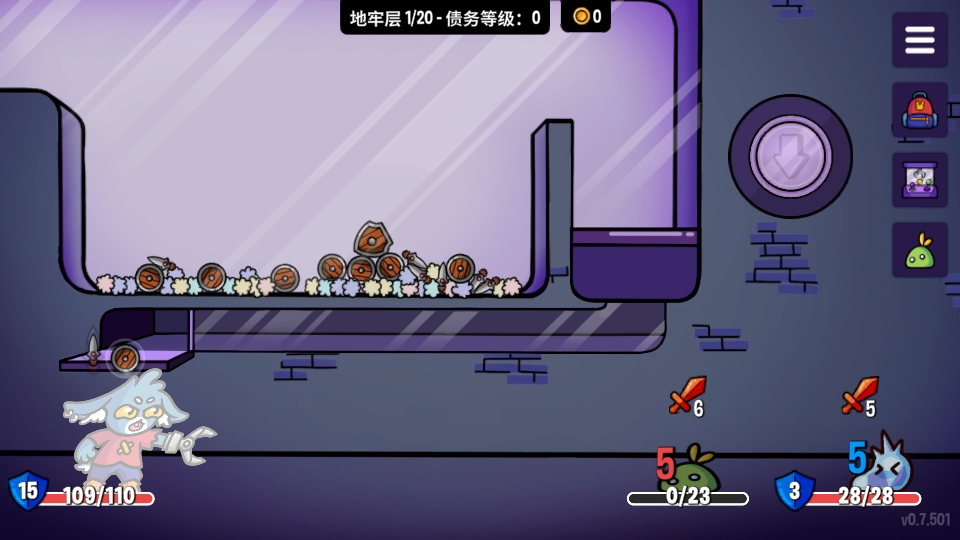Open the claw machine icon
Screen dimensions: 960x540
pyautogui.click(x=919, y=180)
